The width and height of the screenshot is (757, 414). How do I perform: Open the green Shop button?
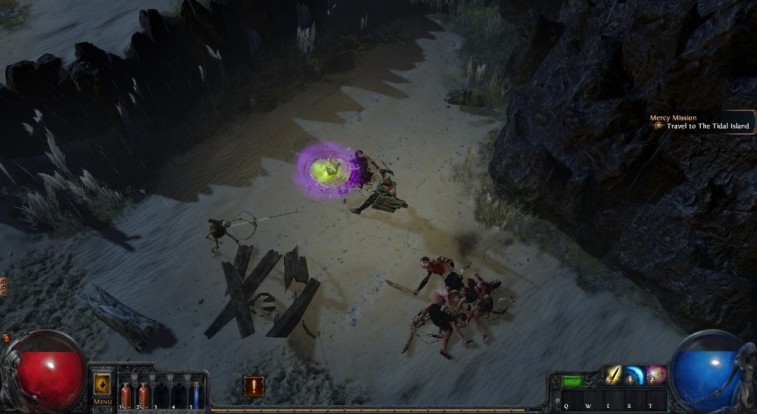[x=572, y=381]
